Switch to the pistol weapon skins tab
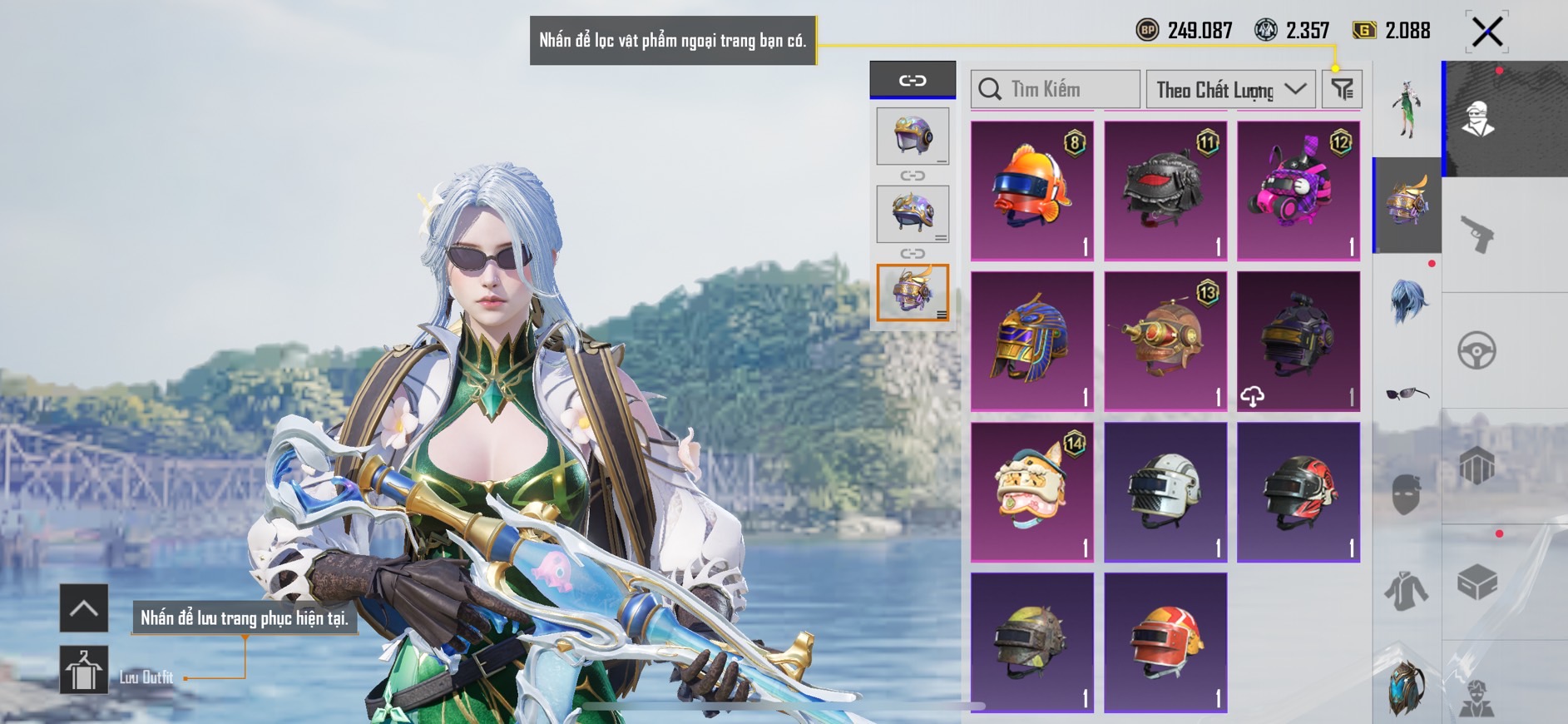The width and height of the screenshot is (1568, 724). click(x=1478, y=234)
